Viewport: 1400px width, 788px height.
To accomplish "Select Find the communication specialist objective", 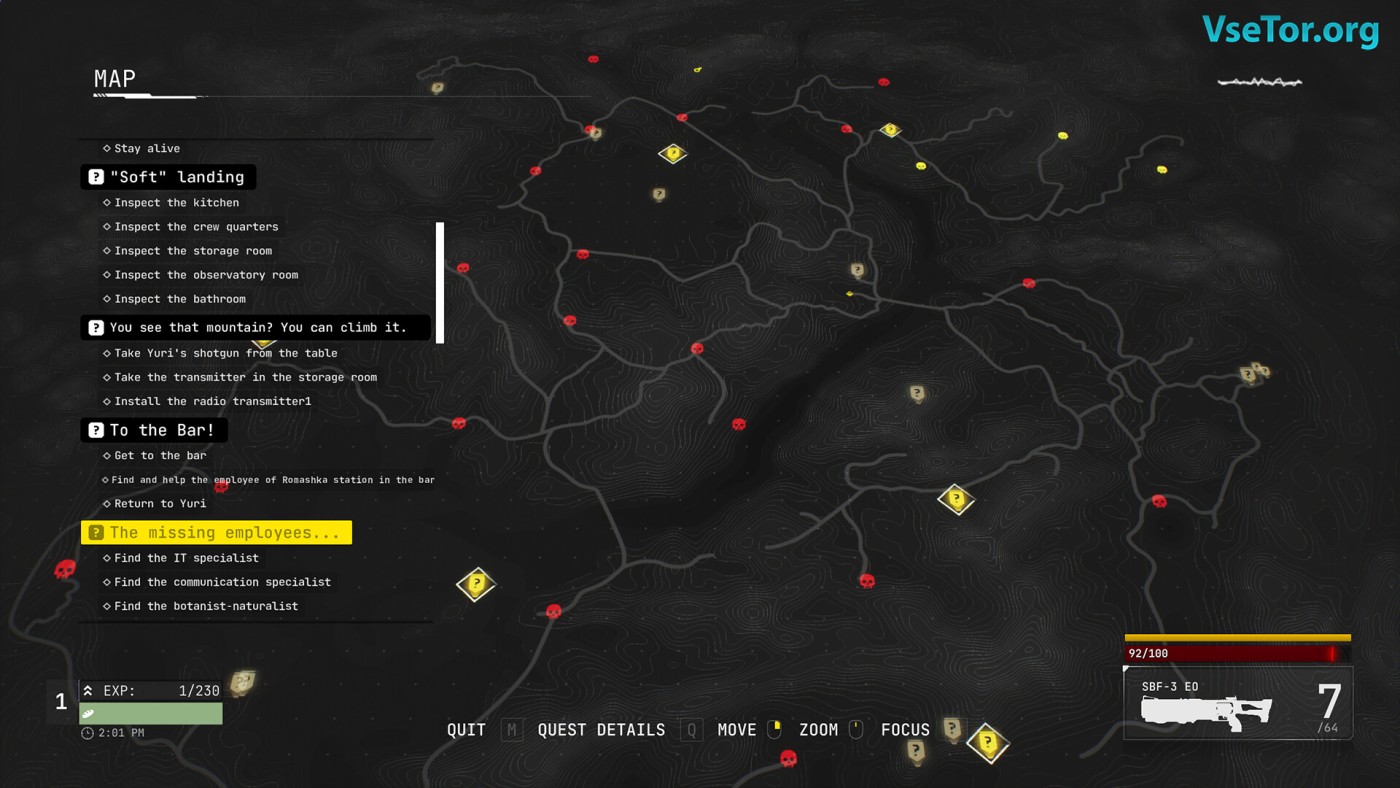I will pos(222,582).
